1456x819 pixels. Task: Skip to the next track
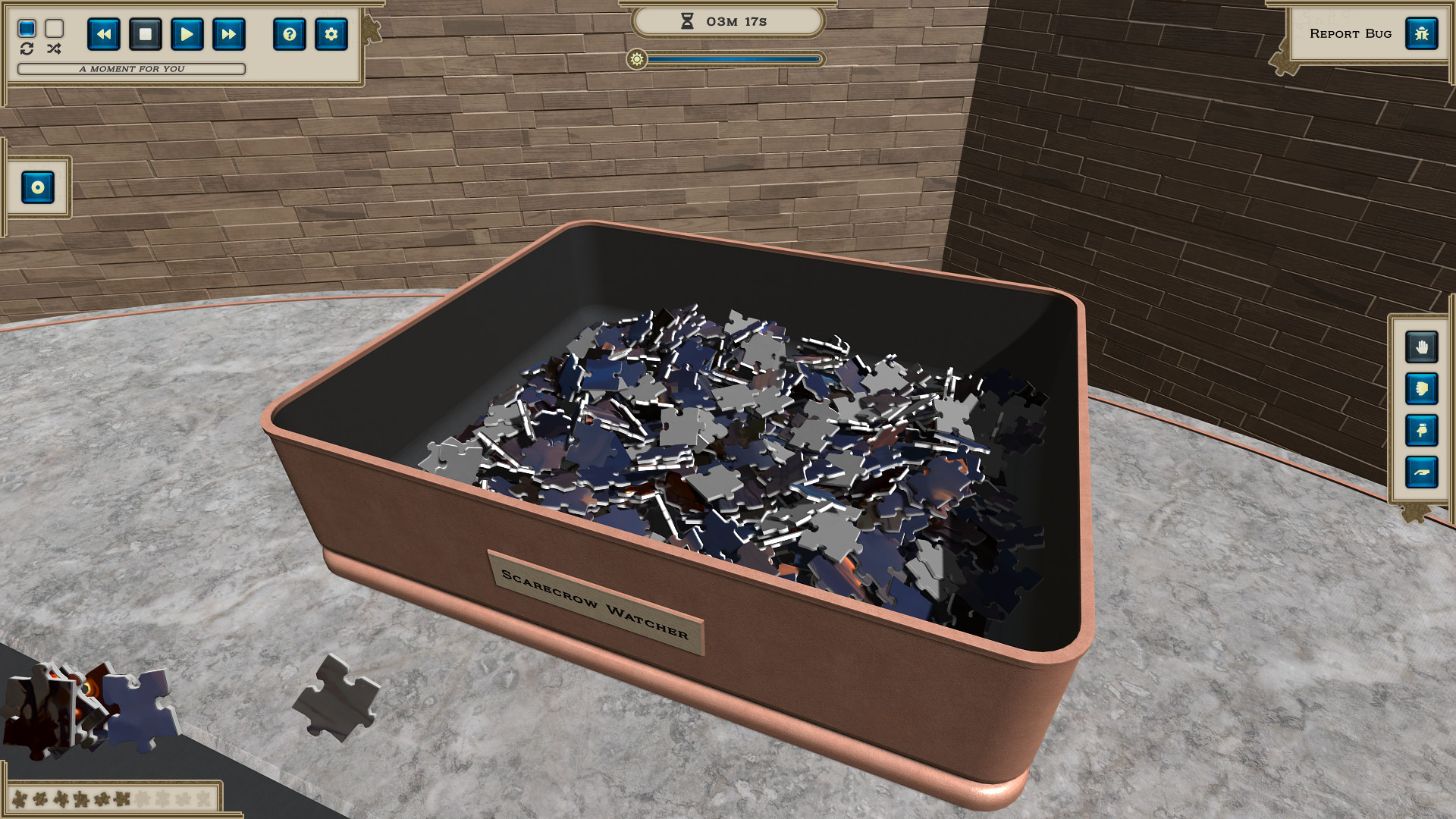pyautogui.click(x=228, y=34)
